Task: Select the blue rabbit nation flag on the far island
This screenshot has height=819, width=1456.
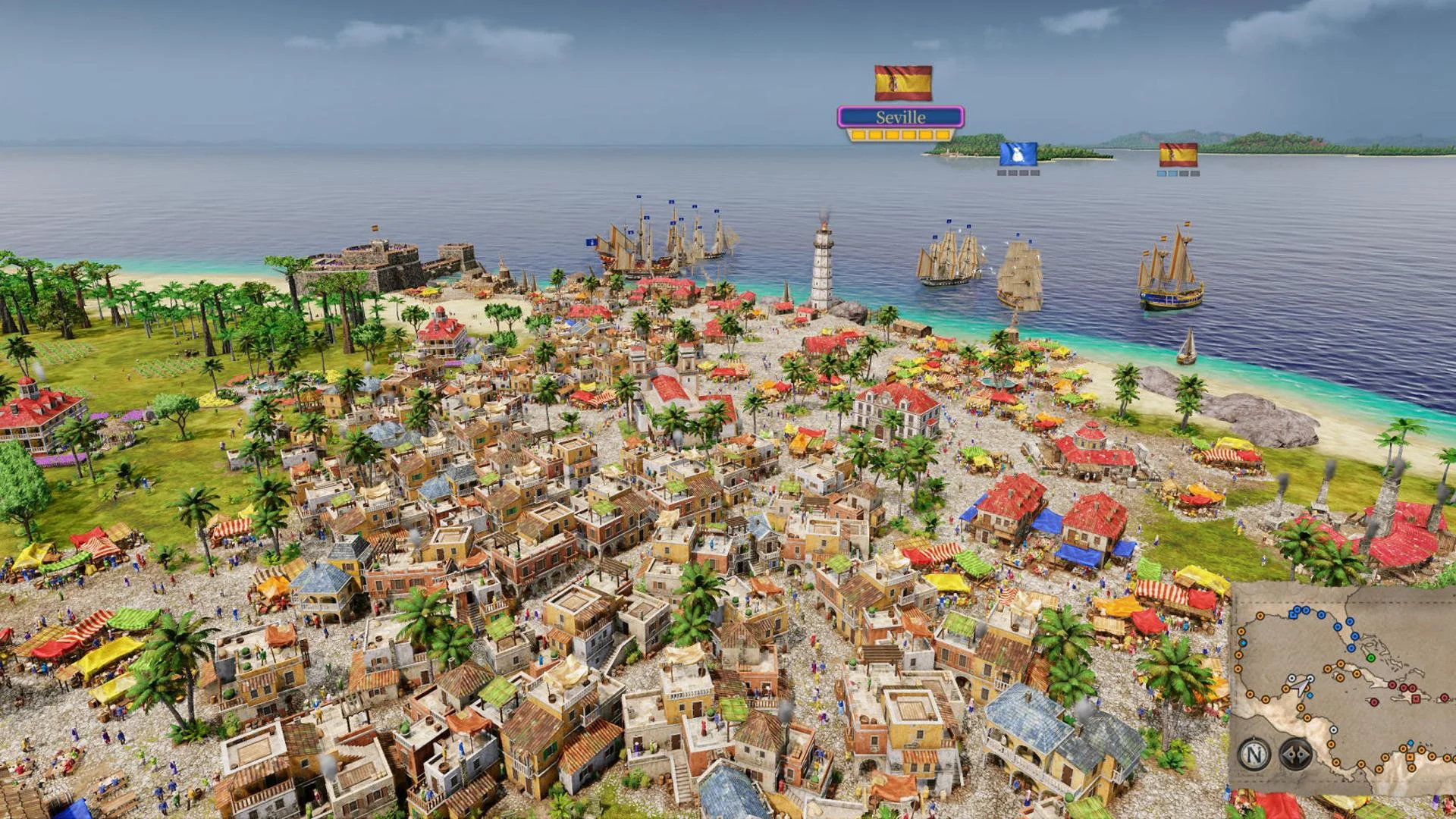Action: click(1018, 155)
